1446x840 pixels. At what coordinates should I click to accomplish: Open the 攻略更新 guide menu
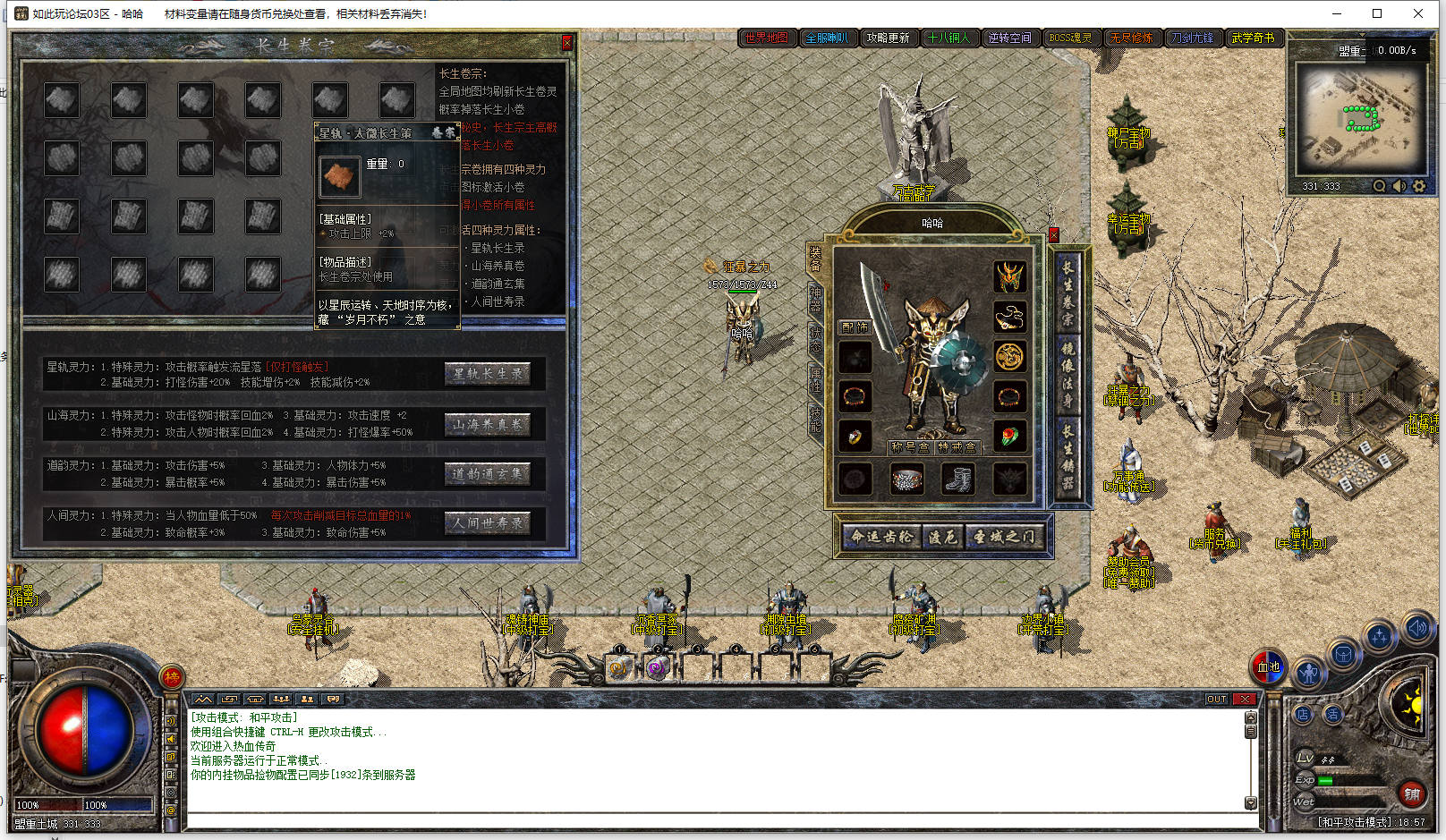coord(888,38)
